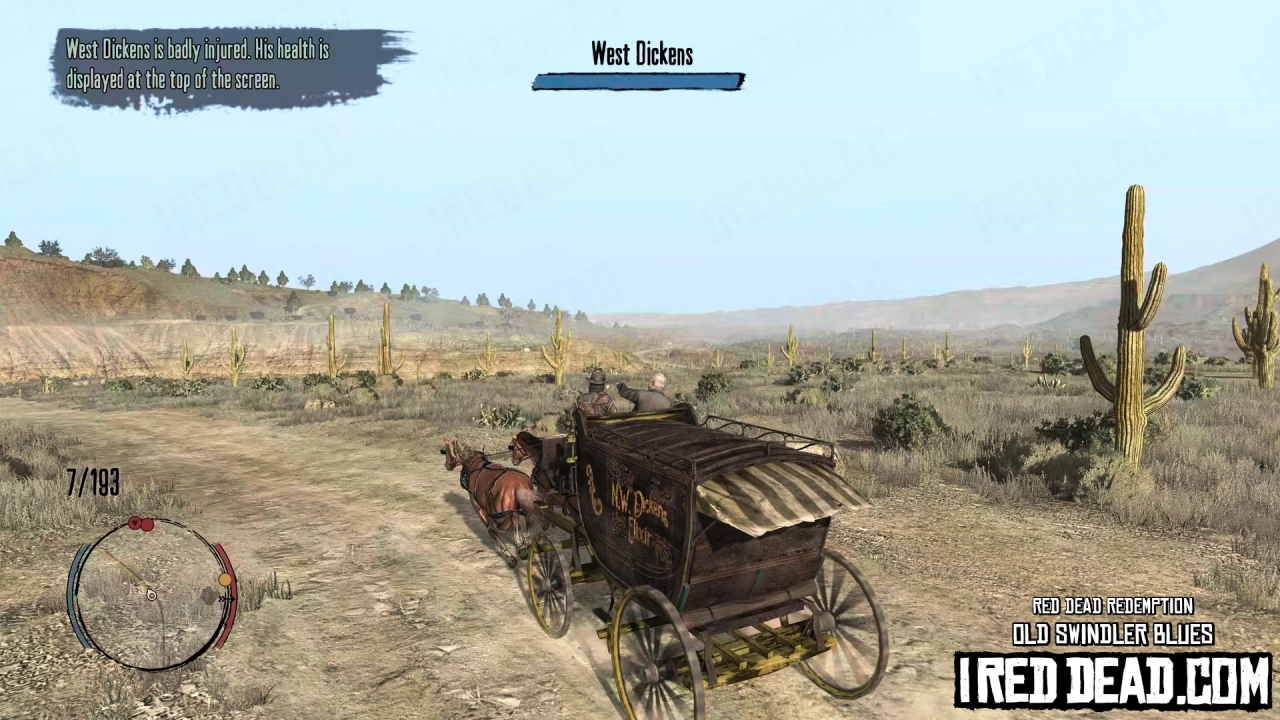Select the West Dickens name label

(641, 54)
